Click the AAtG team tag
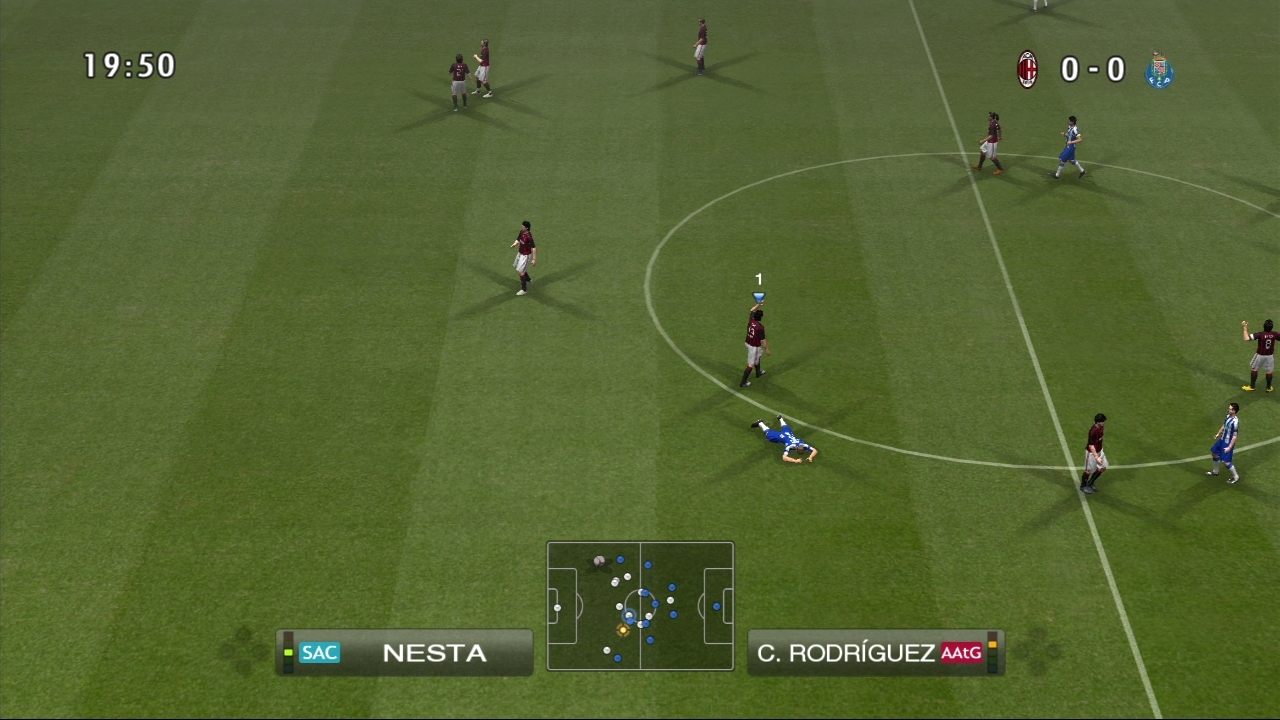The height and width of the screenshot is (720, 1280). pos(961,653)
